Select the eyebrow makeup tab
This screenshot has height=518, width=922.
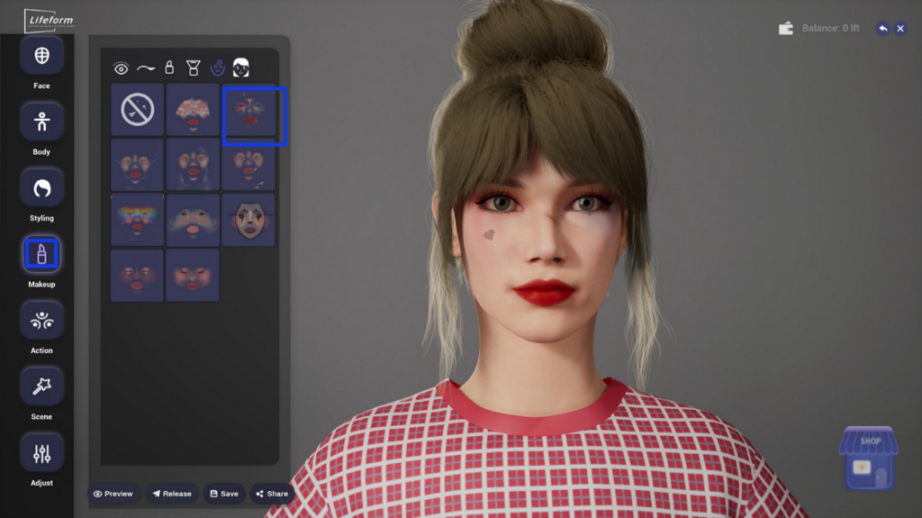146,69
